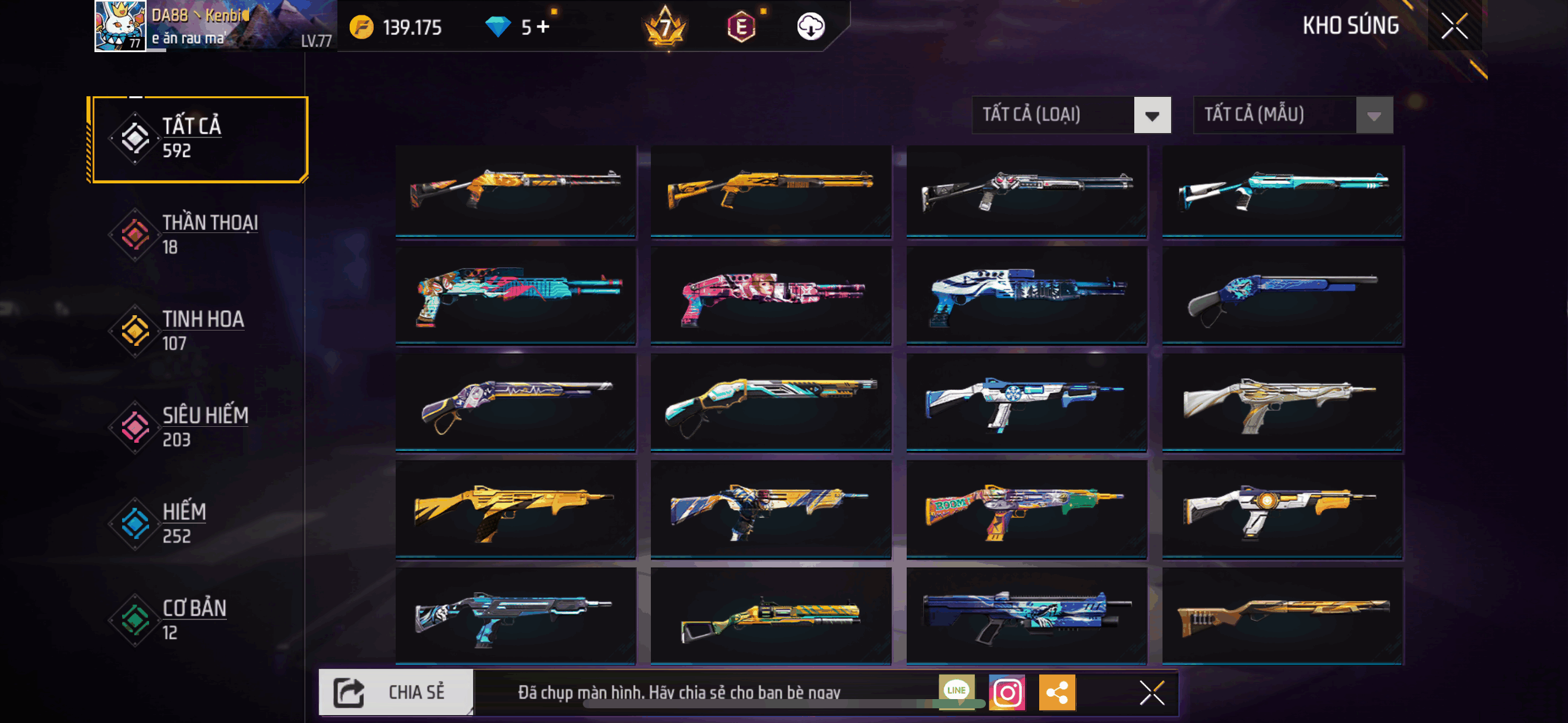Open the cloud download icon

pyautogui.click(x=810, y=26)
